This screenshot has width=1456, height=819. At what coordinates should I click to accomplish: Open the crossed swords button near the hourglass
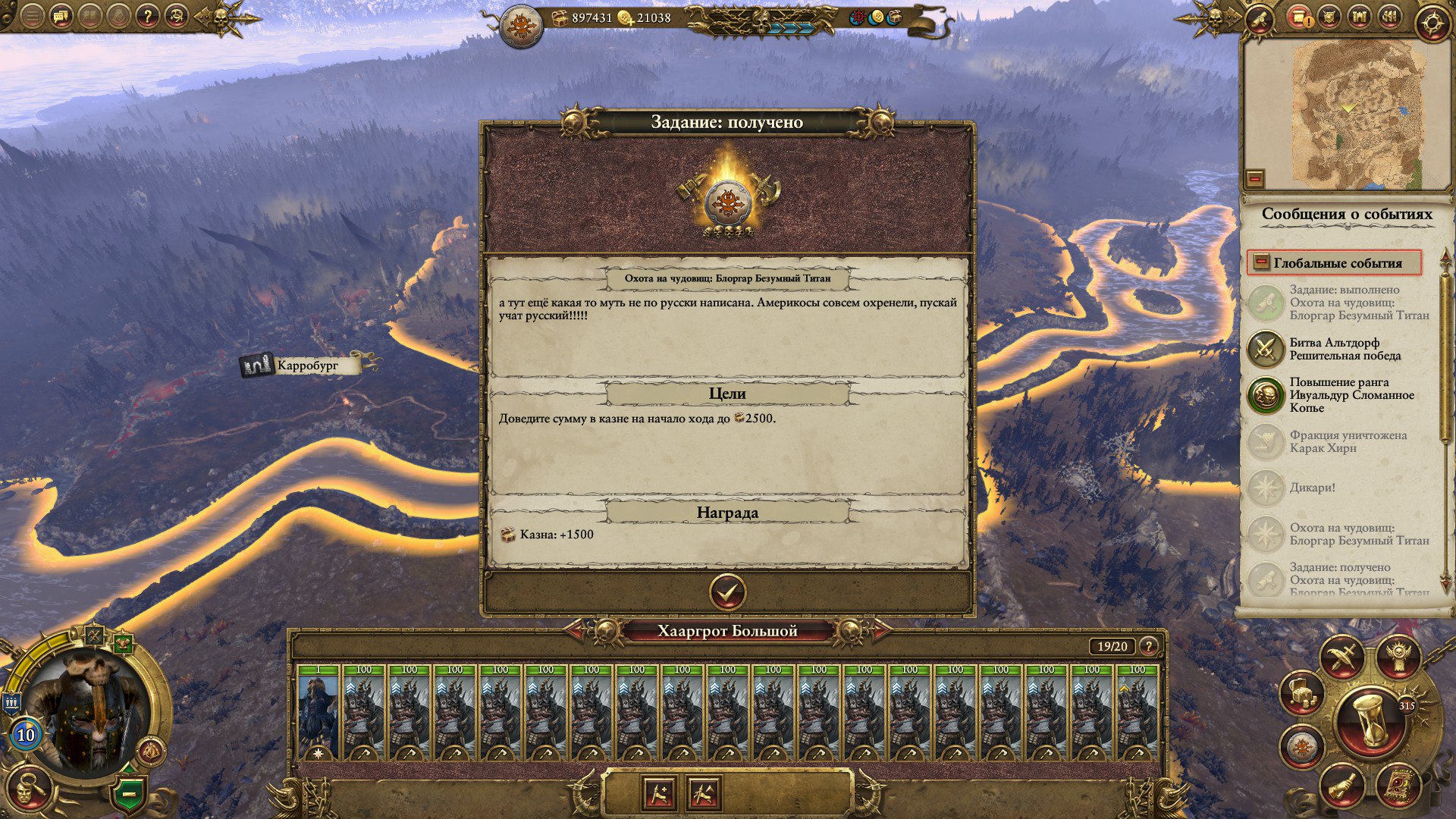(1341, 657)
